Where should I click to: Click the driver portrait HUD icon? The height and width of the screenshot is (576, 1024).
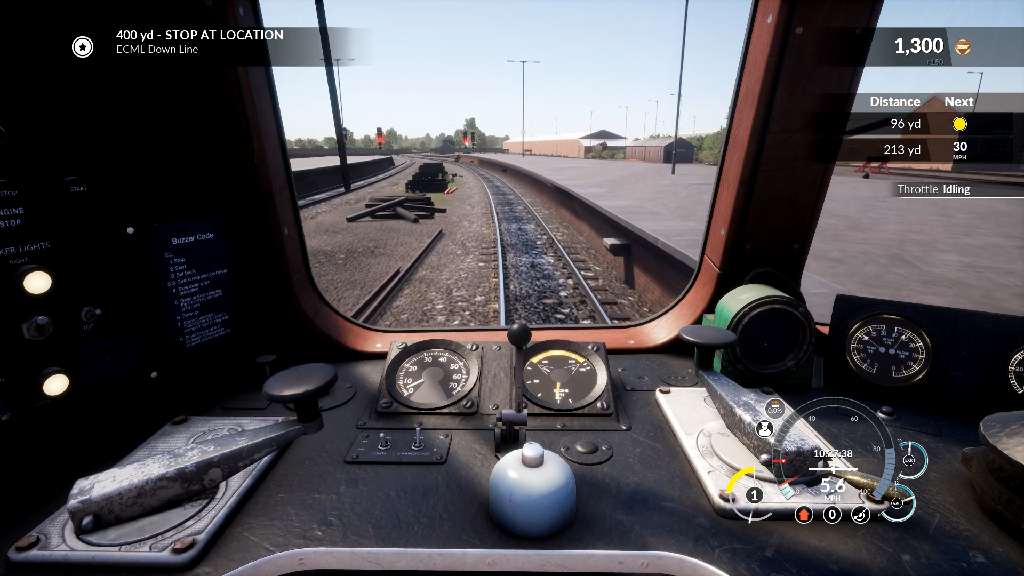765,429
